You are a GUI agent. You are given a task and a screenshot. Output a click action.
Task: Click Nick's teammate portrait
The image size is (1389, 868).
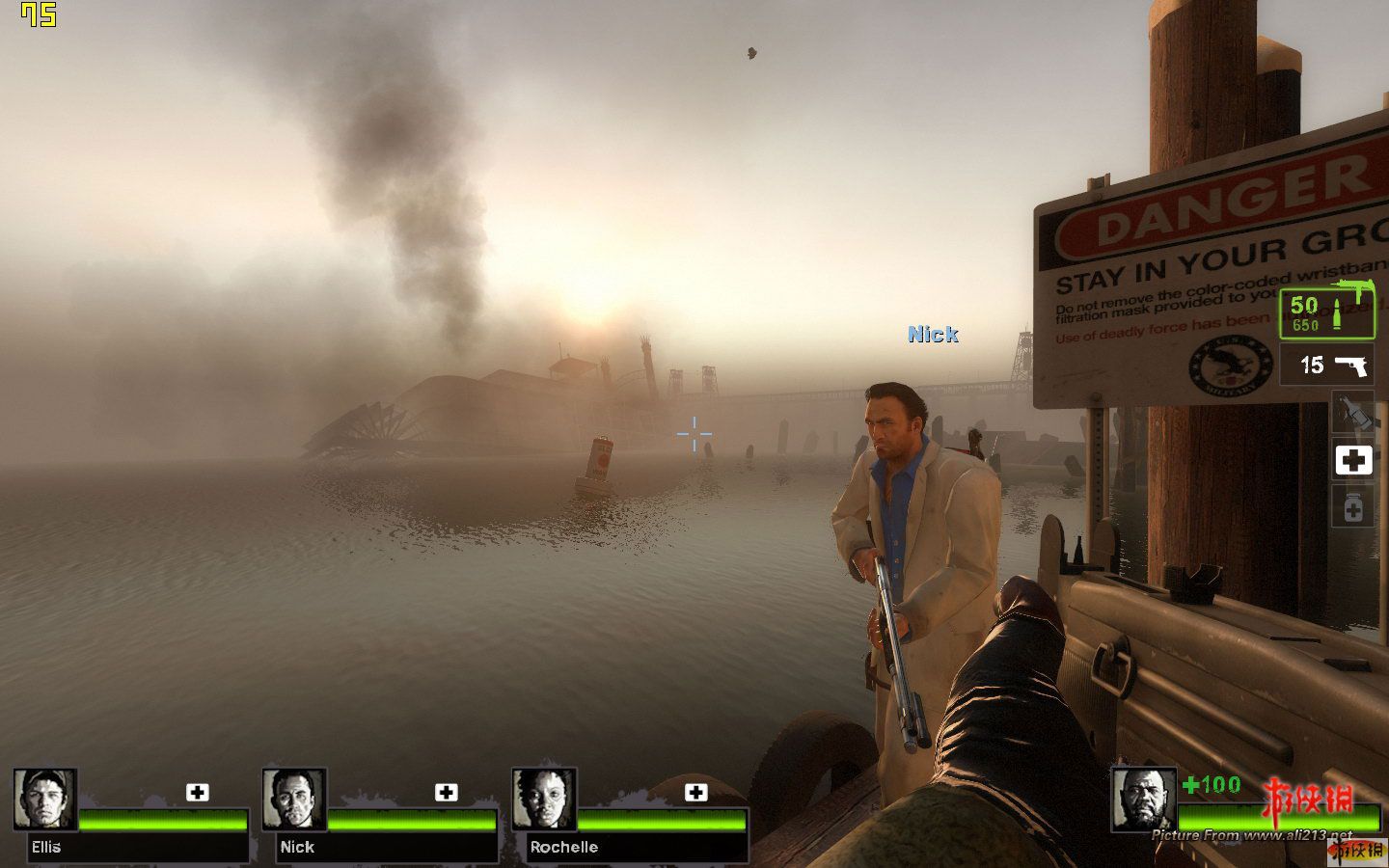(294, 800)
